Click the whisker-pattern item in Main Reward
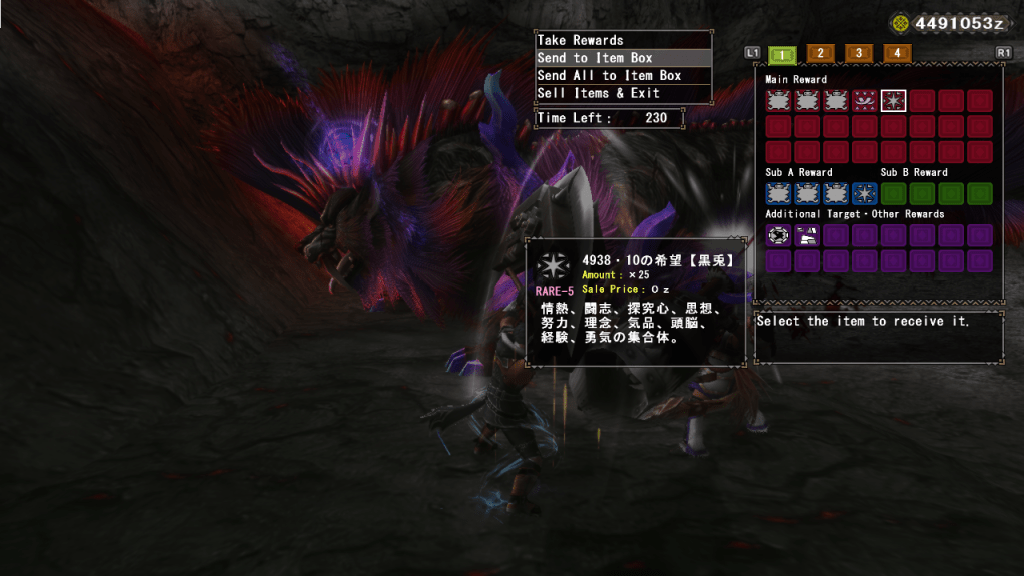1024x576 pixels. pos(865,101)
